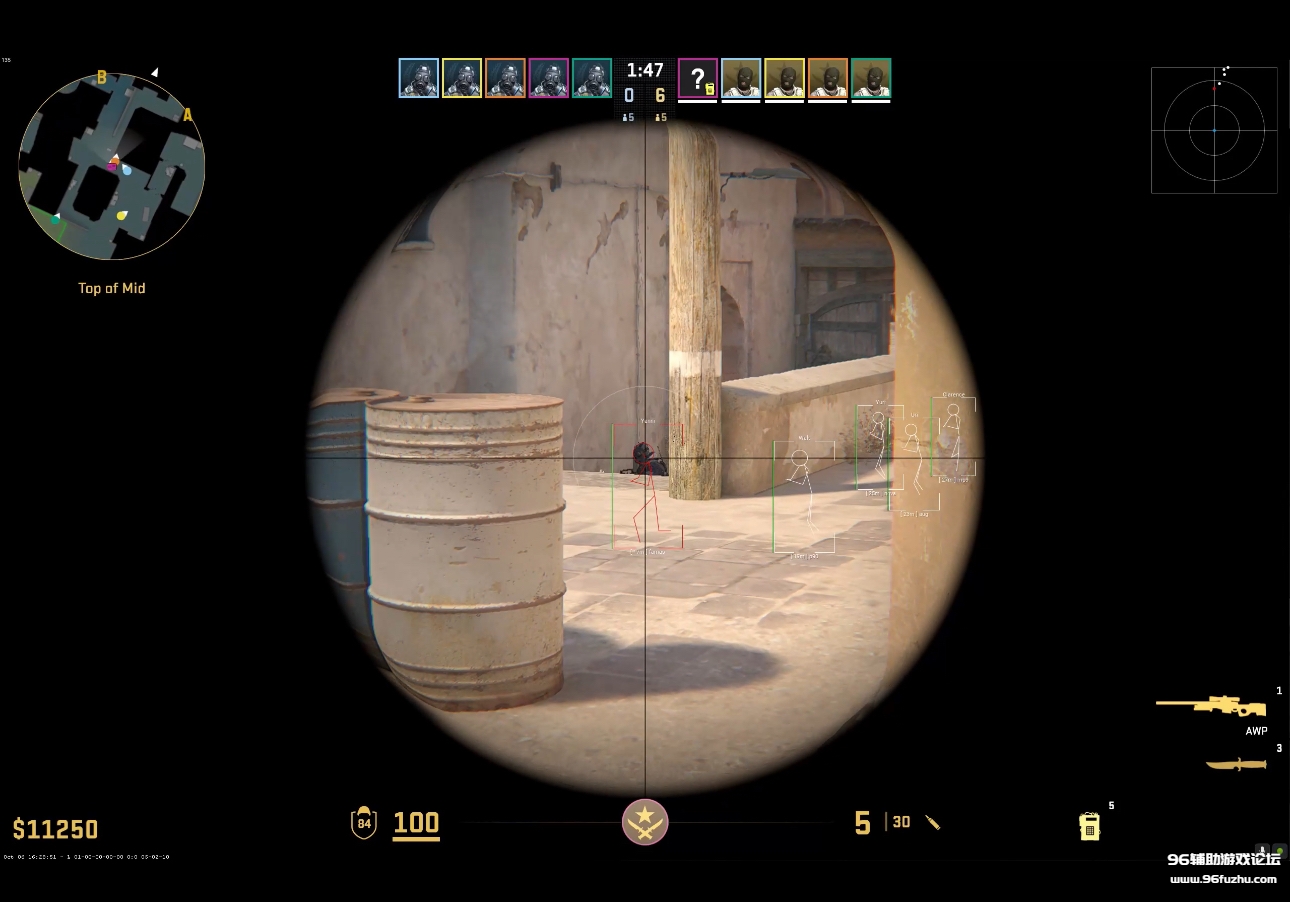Click the green-bordered gas mask player avatar

592,78
